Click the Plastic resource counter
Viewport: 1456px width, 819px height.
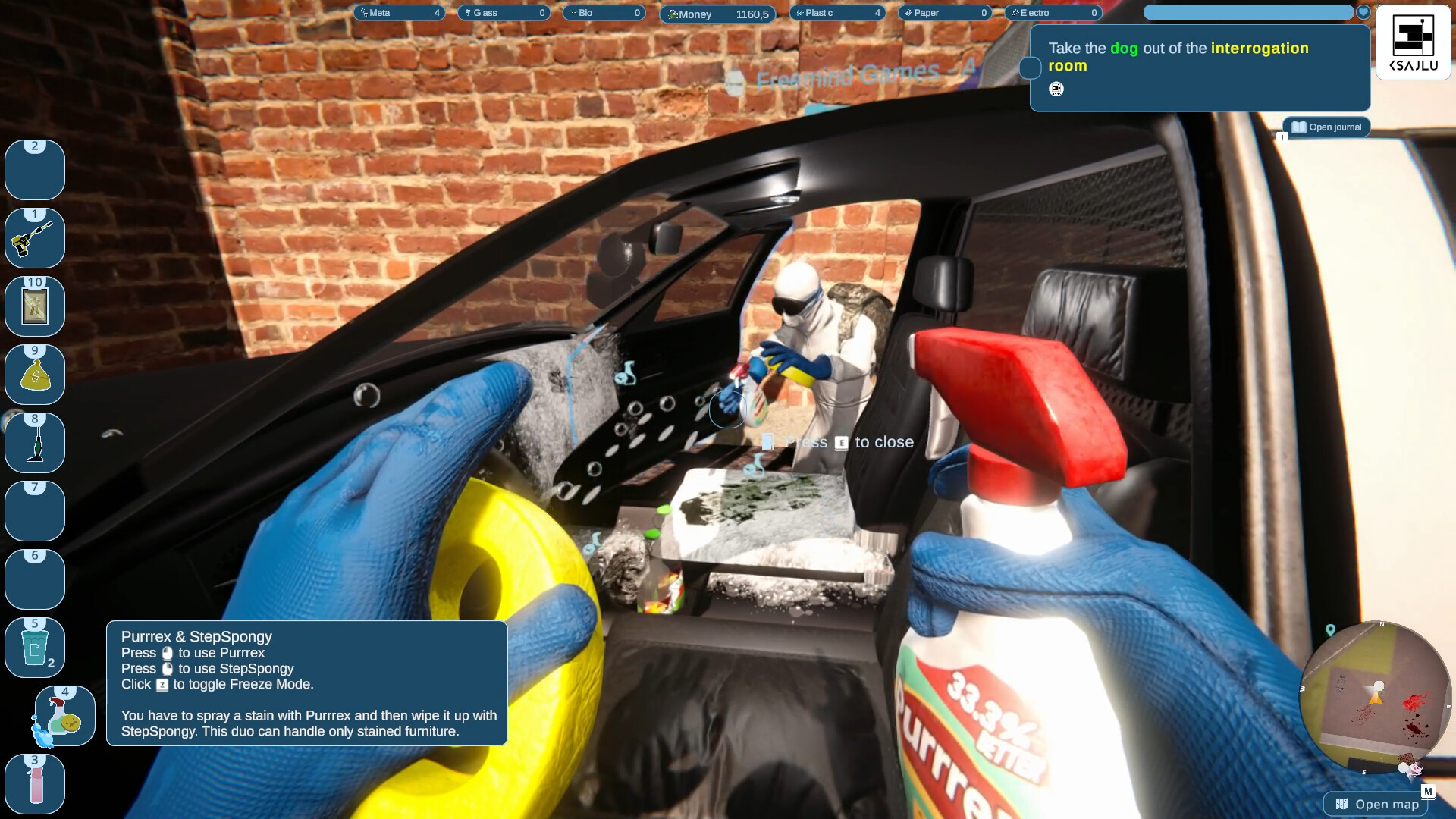click(838, 12)
